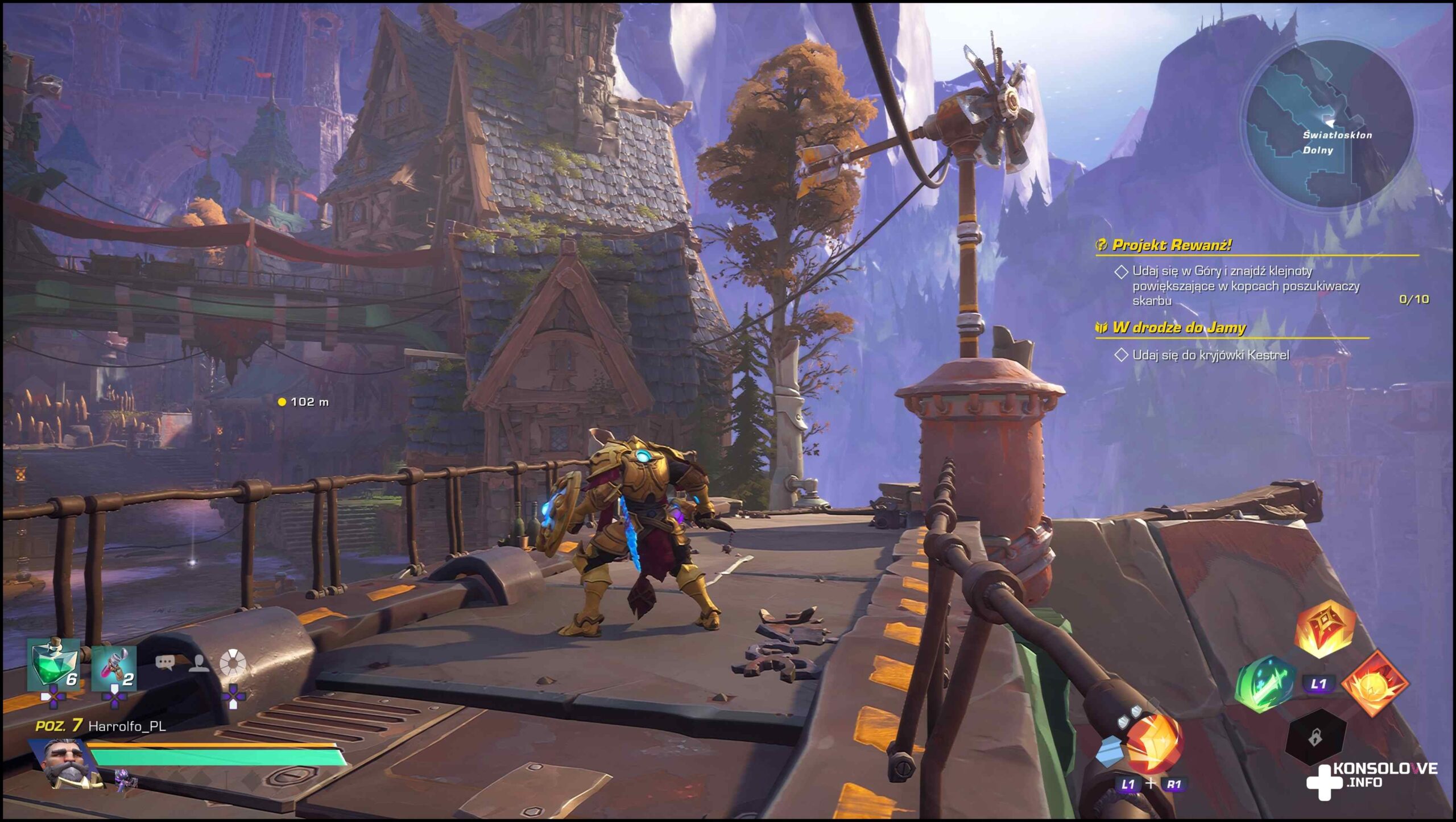This screenshot has width=1456, height=822.
Task: Click the locked black hexagon ability slot
Action: 1315,738
